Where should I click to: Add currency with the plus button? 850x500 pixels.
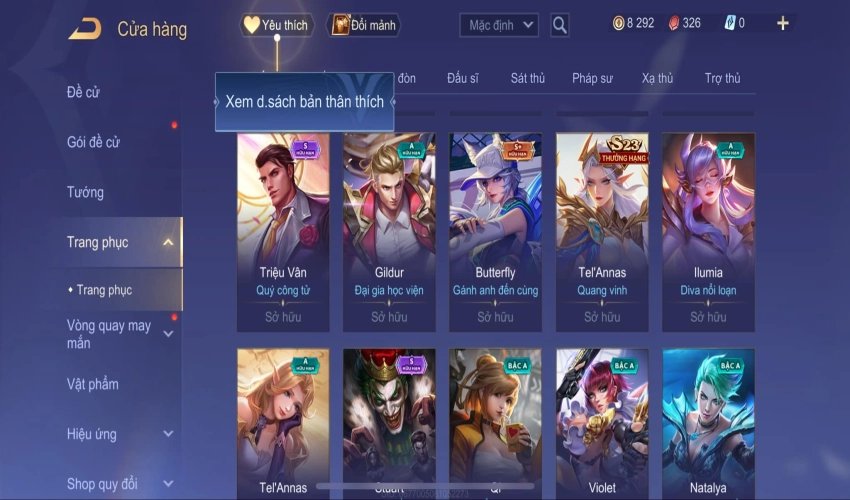tap(782, 23)
